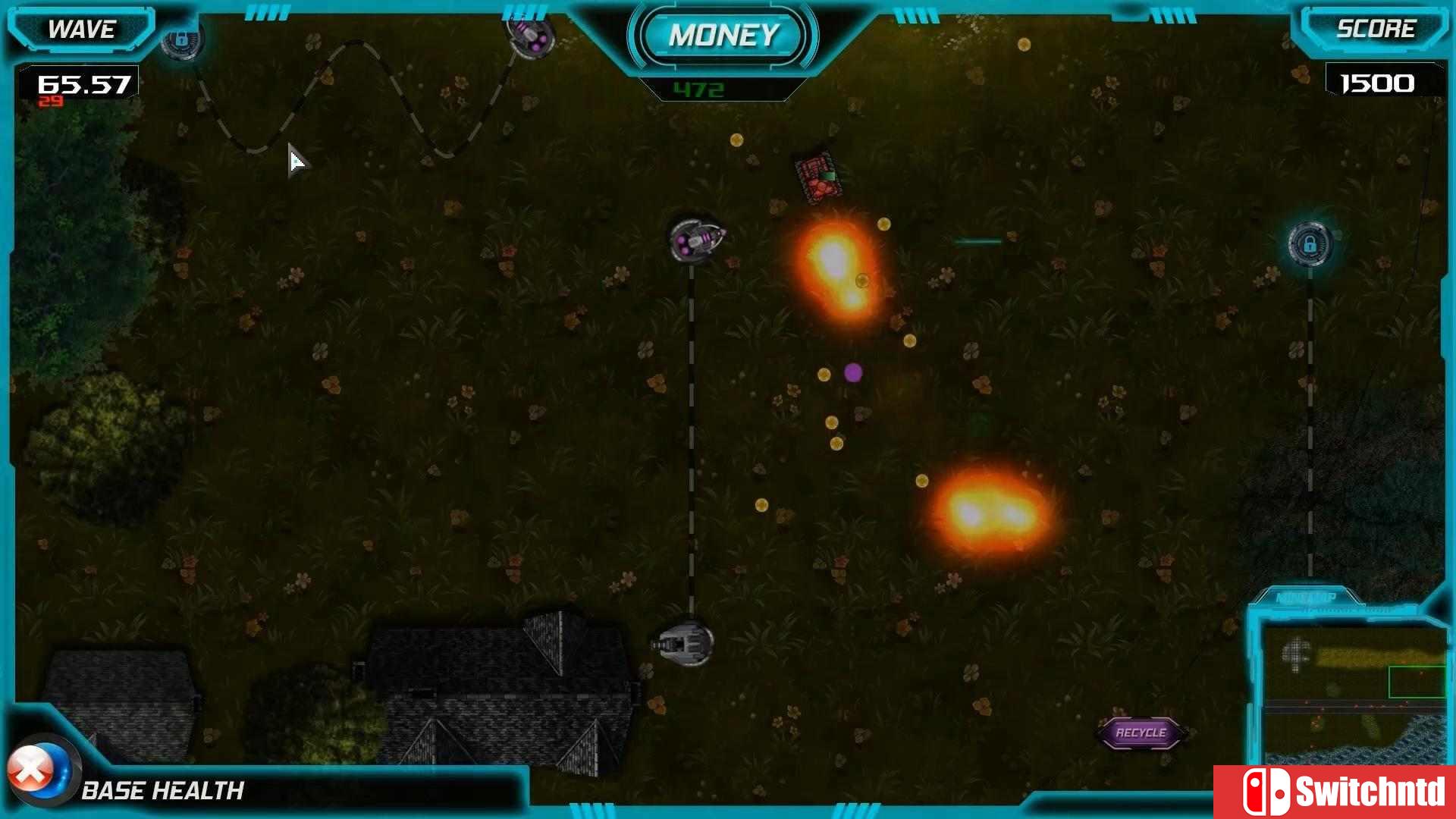Click the SCORE panel header

[x=1376, y=29]
